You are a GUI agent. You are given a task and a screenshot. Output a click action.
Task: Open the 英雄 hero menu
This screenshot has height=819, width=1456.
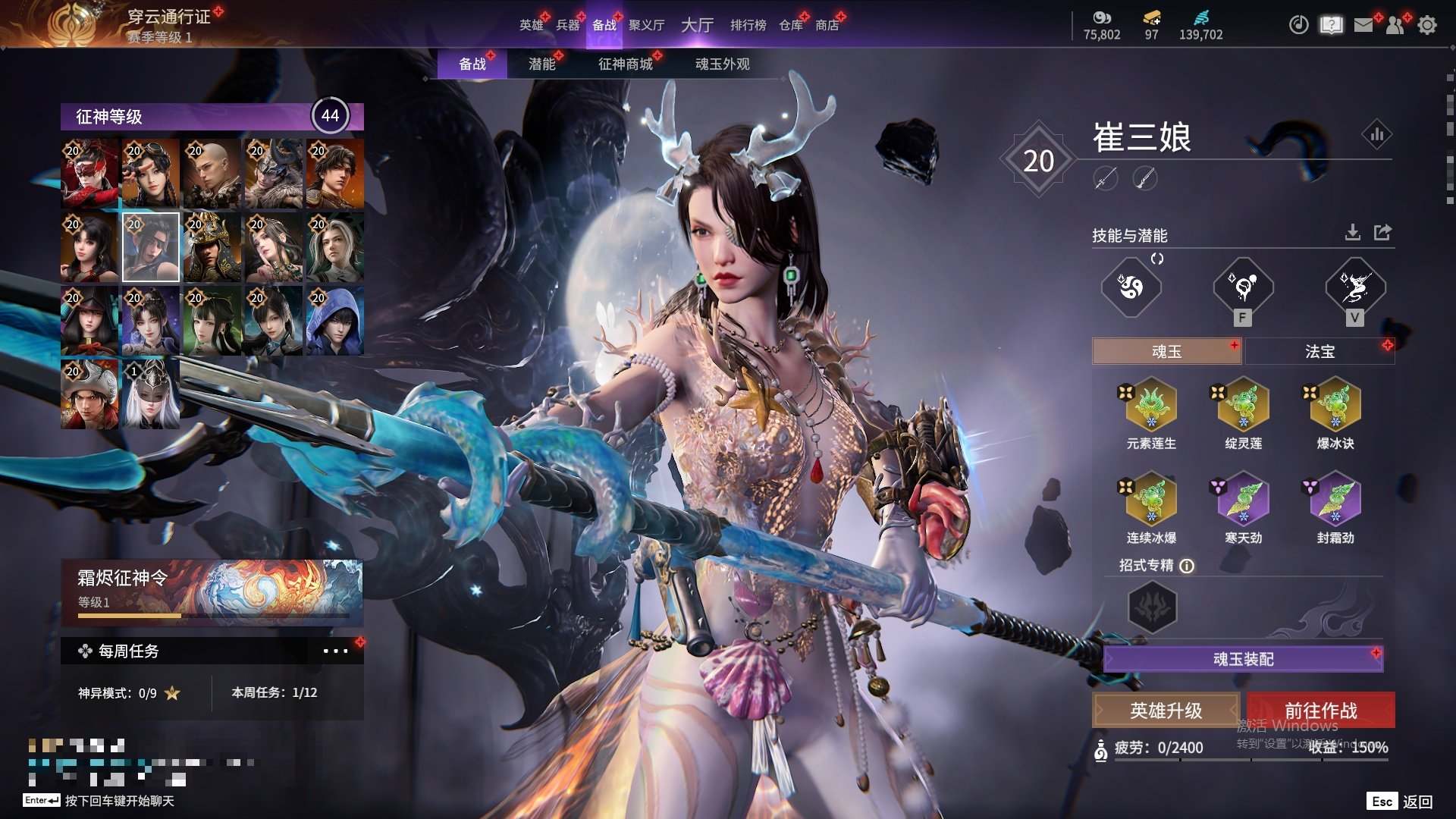point(531,25)
